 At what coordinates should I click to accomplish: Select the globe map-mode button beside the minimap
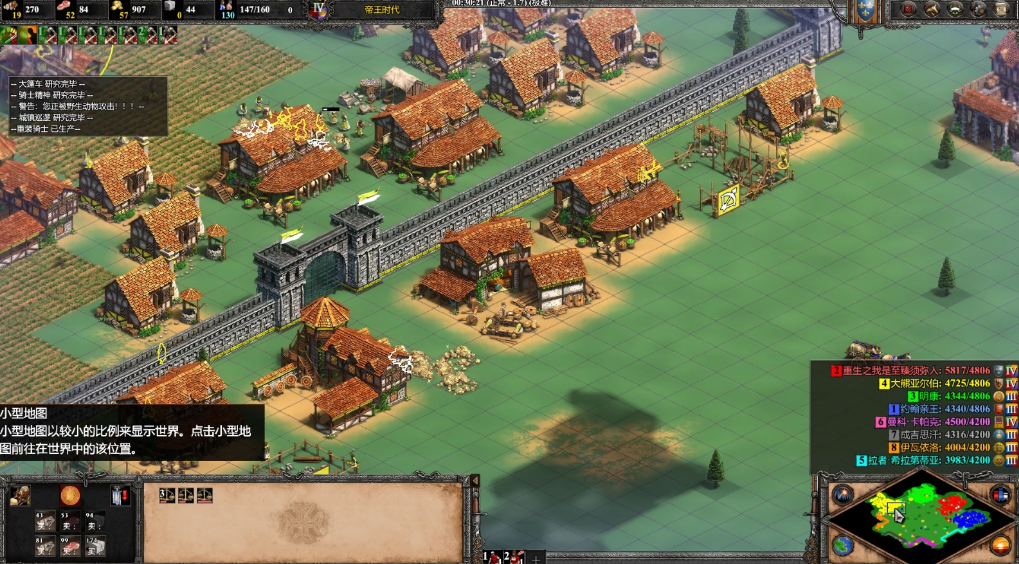tap(842, 545)
